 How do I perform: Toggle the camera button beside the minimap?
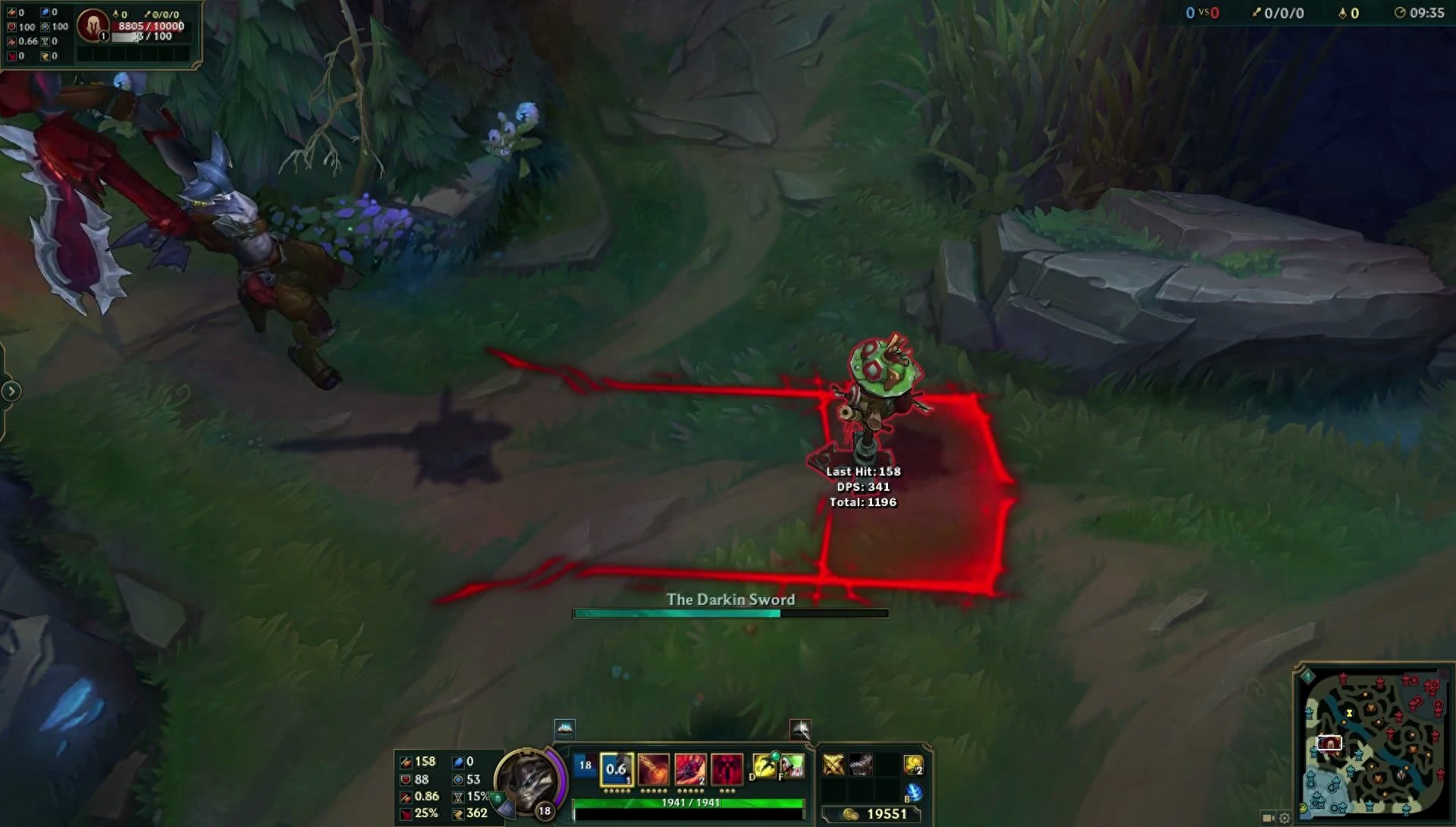[1268, 818]
